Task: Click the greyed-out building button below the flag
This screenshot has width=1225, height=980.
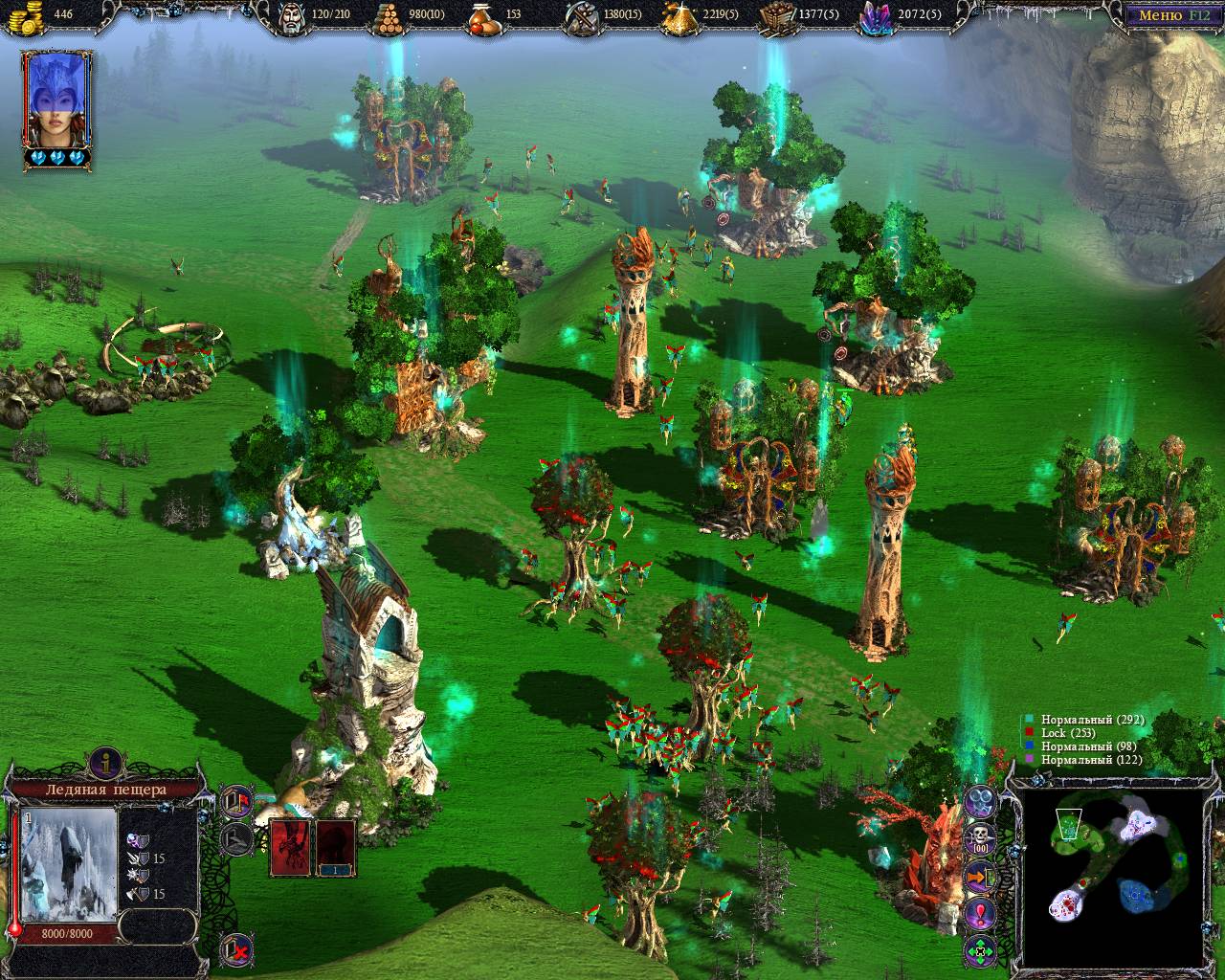Action: click(236, 839)
